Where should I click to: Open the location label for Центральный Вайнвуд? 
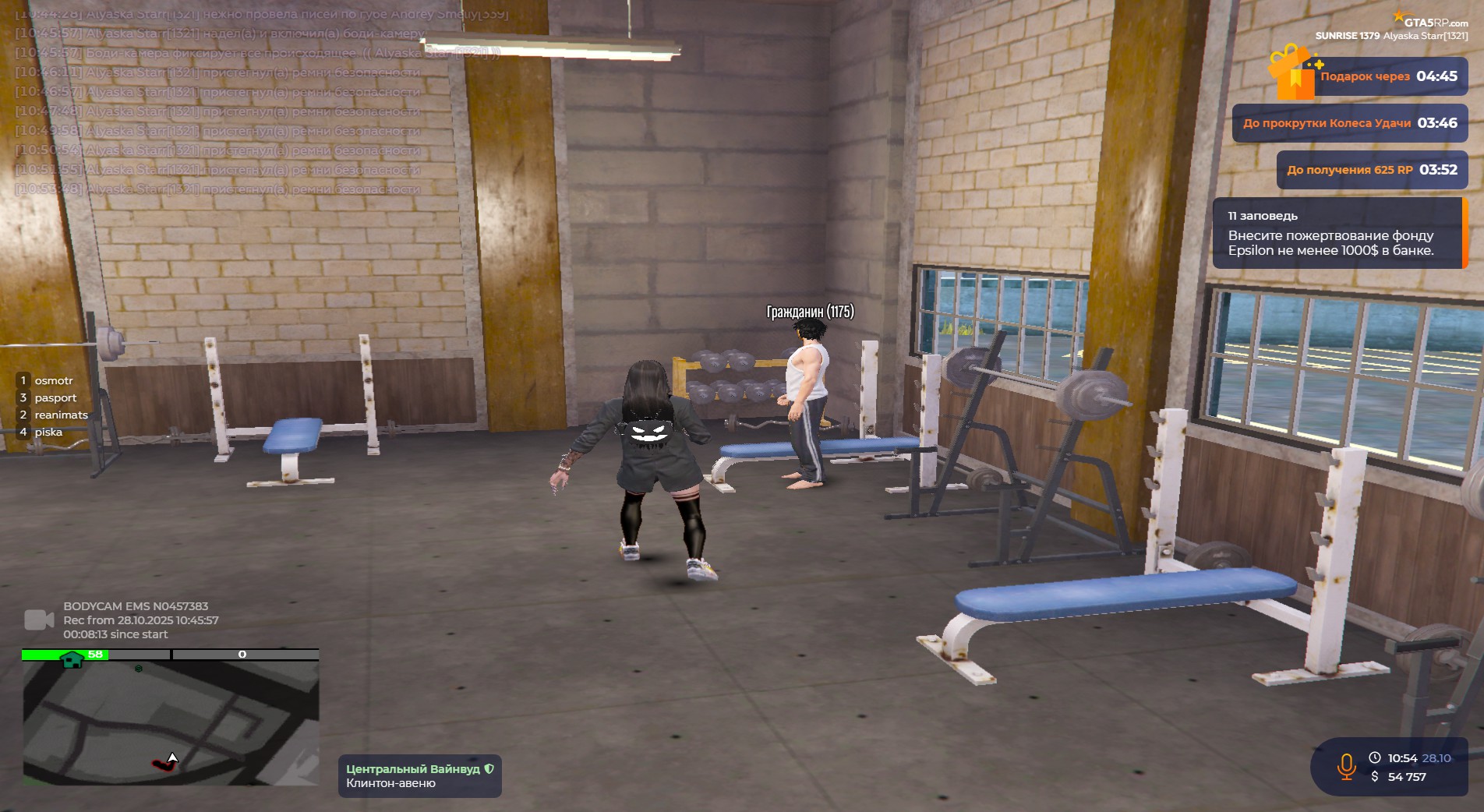(x=419, y=775)
